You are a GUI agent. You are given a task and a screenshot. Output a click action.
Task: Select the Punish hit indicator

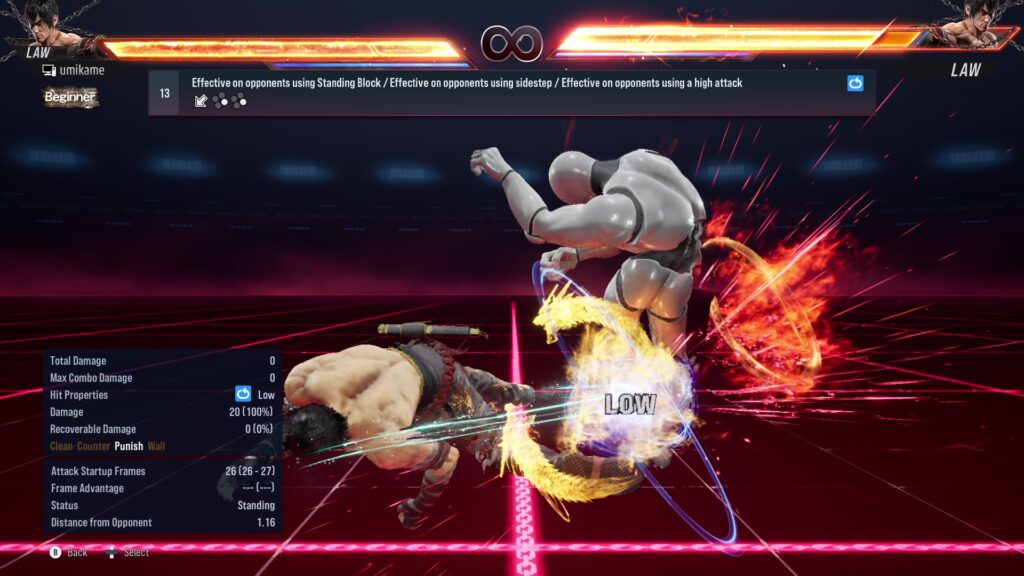[129, 446]
